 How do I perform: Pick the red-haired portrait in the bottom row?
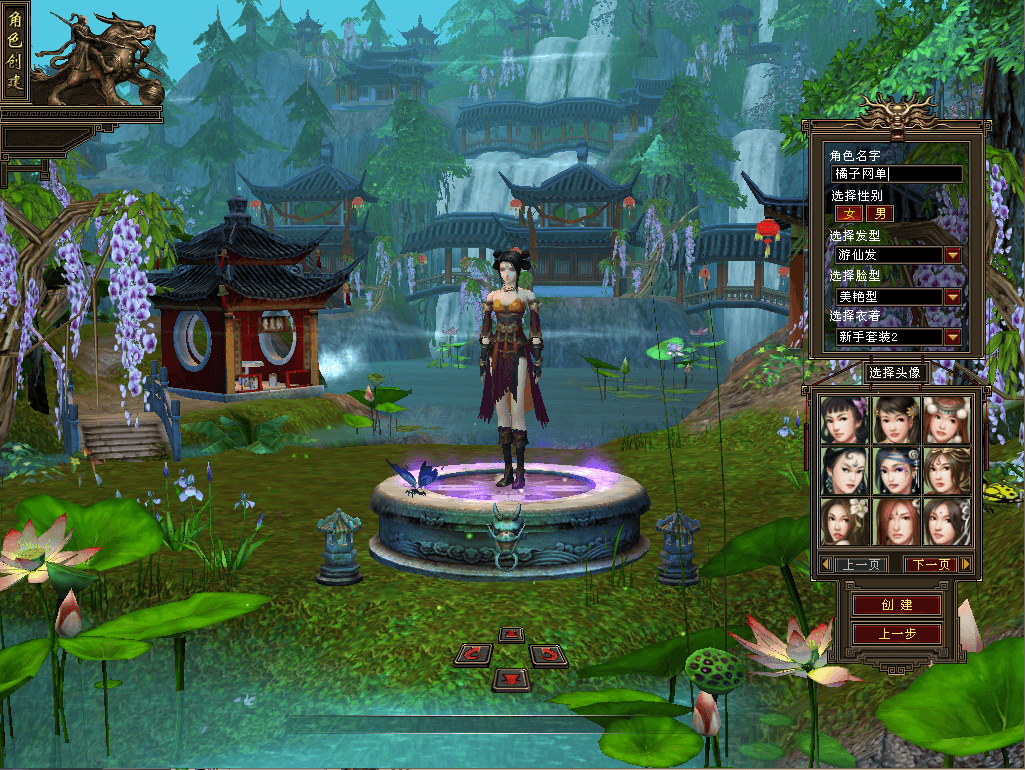tap(896, 522)
